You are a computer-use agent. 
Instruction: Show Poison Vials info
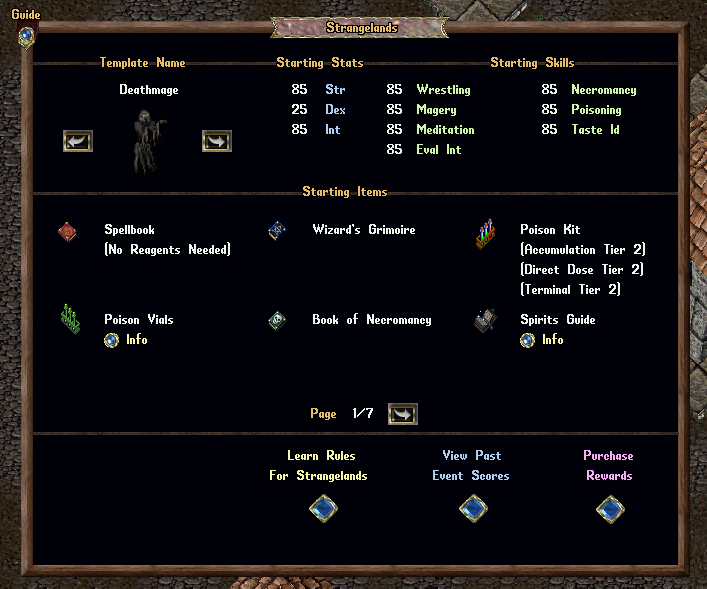[112, 340]
